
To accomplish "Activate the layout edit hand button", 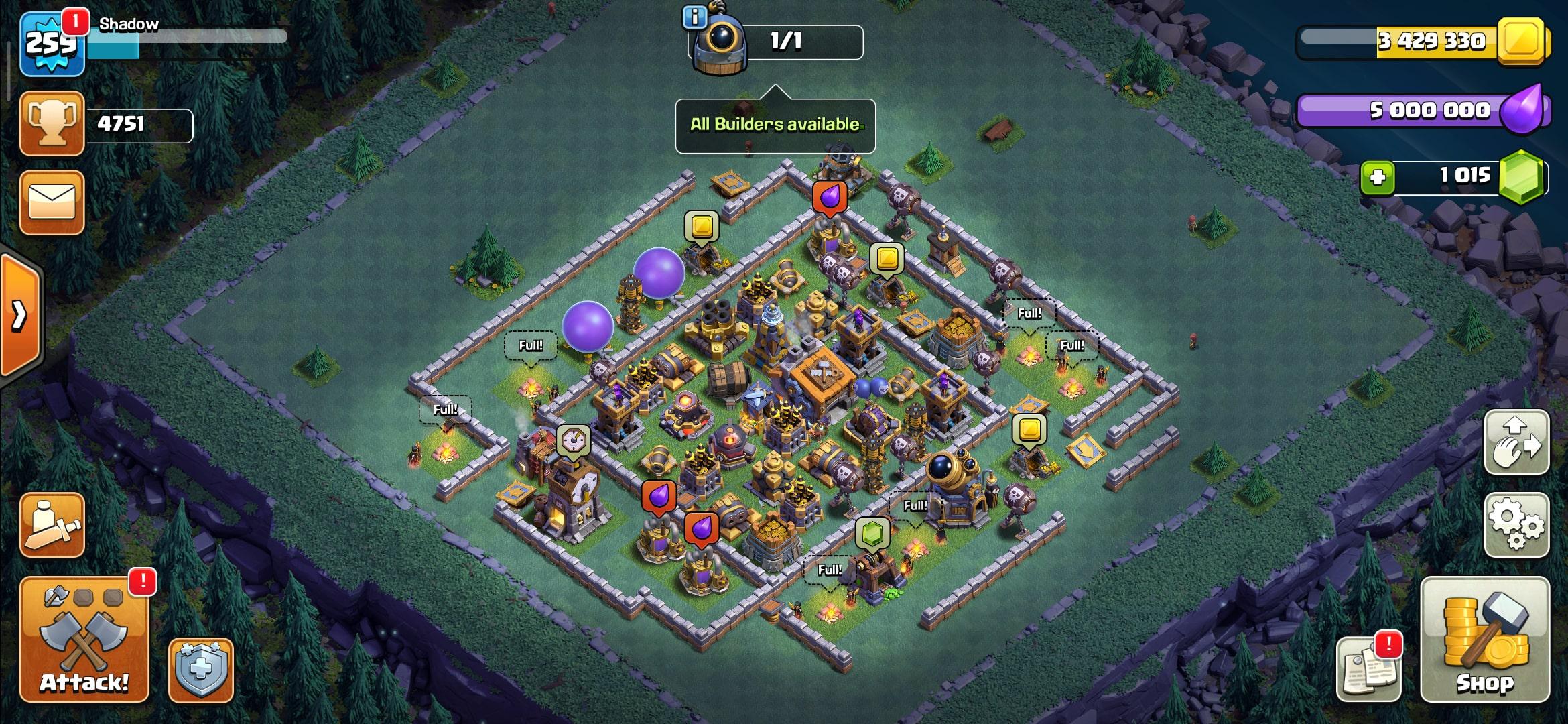I will (x=1516, y=442).
